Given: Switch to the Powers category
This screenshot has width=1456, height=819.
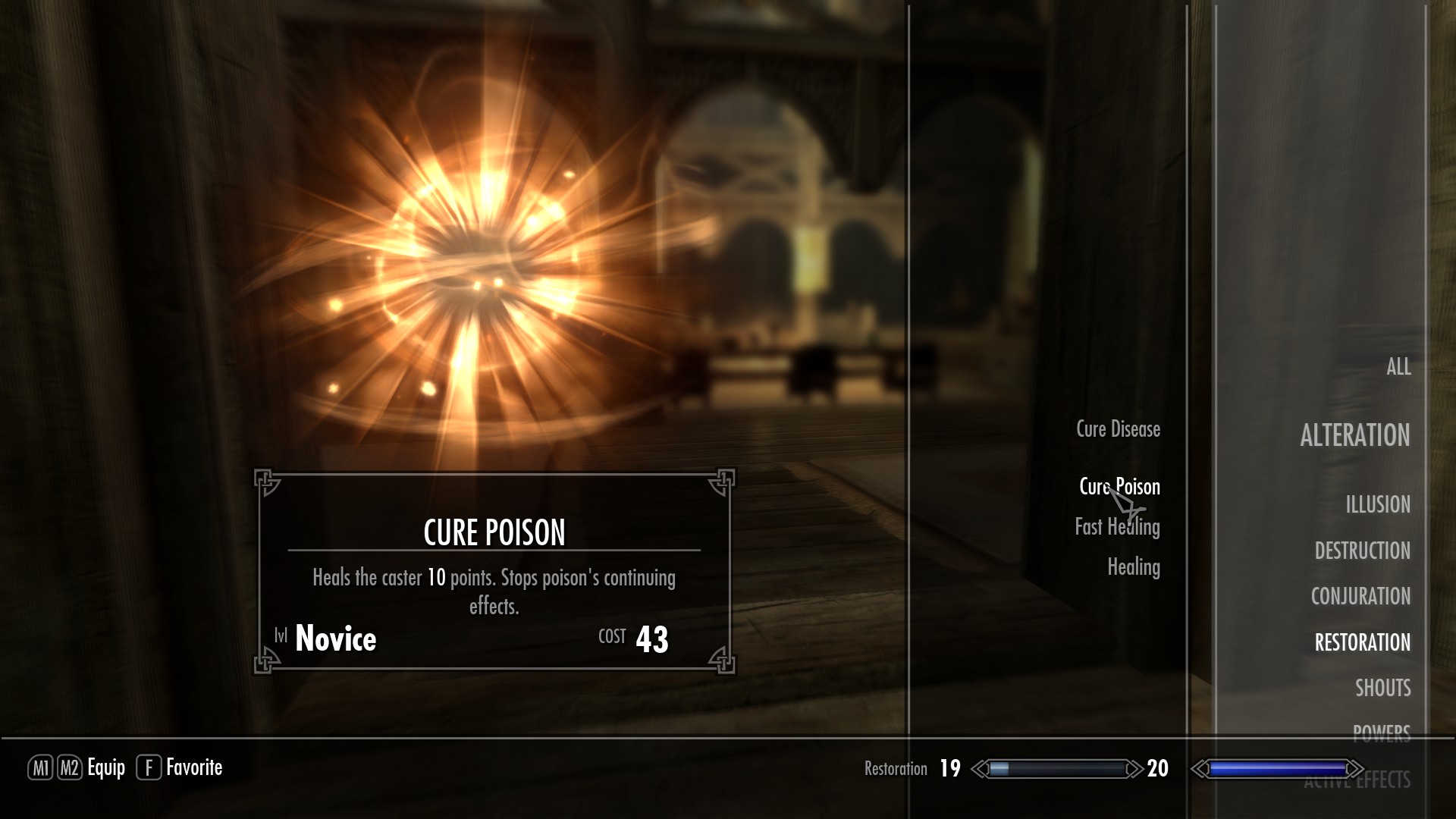Looking at the screenshot, I should [1381, 732].
